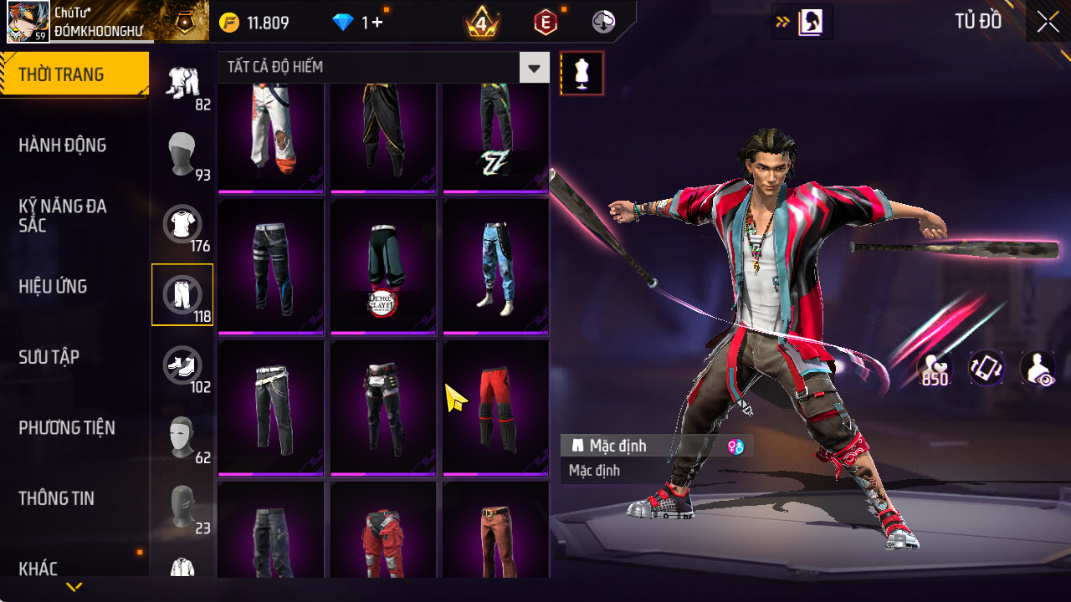Close the wardrobe with the X button
1071x602 pixels.
point(1047,22)
